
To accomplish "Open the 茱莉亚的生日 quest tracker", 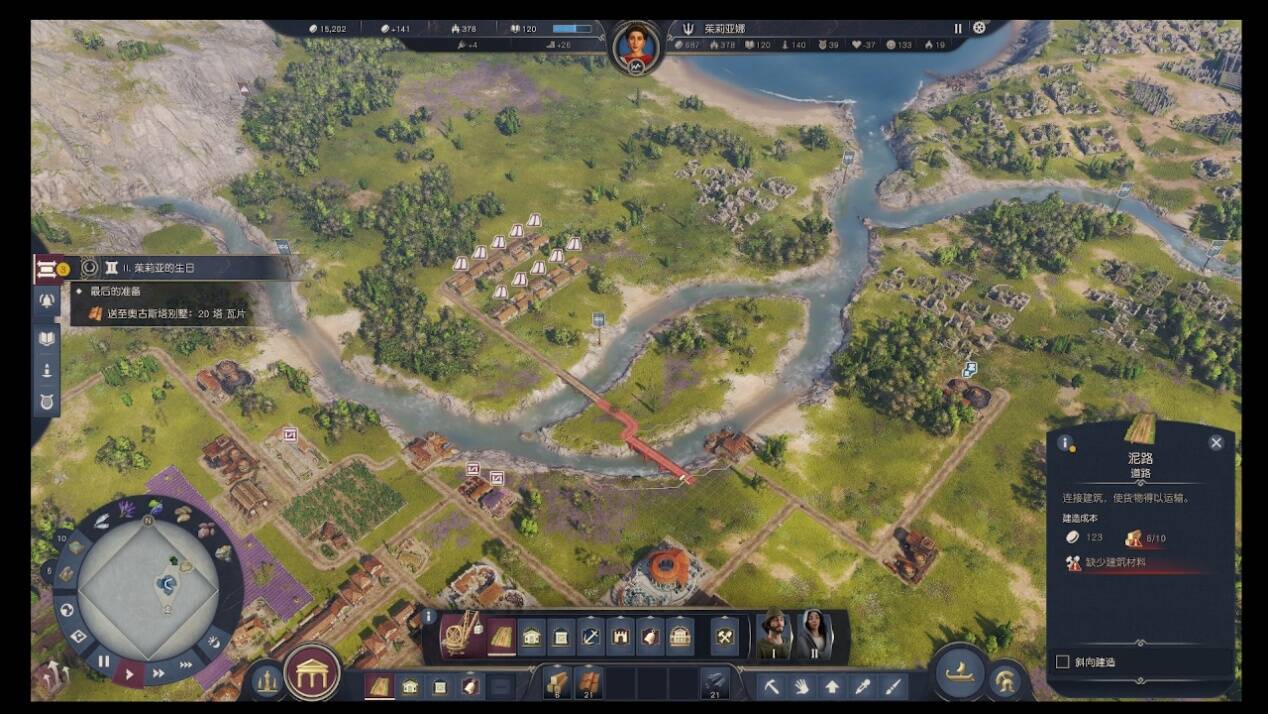I will coord(165,268).
